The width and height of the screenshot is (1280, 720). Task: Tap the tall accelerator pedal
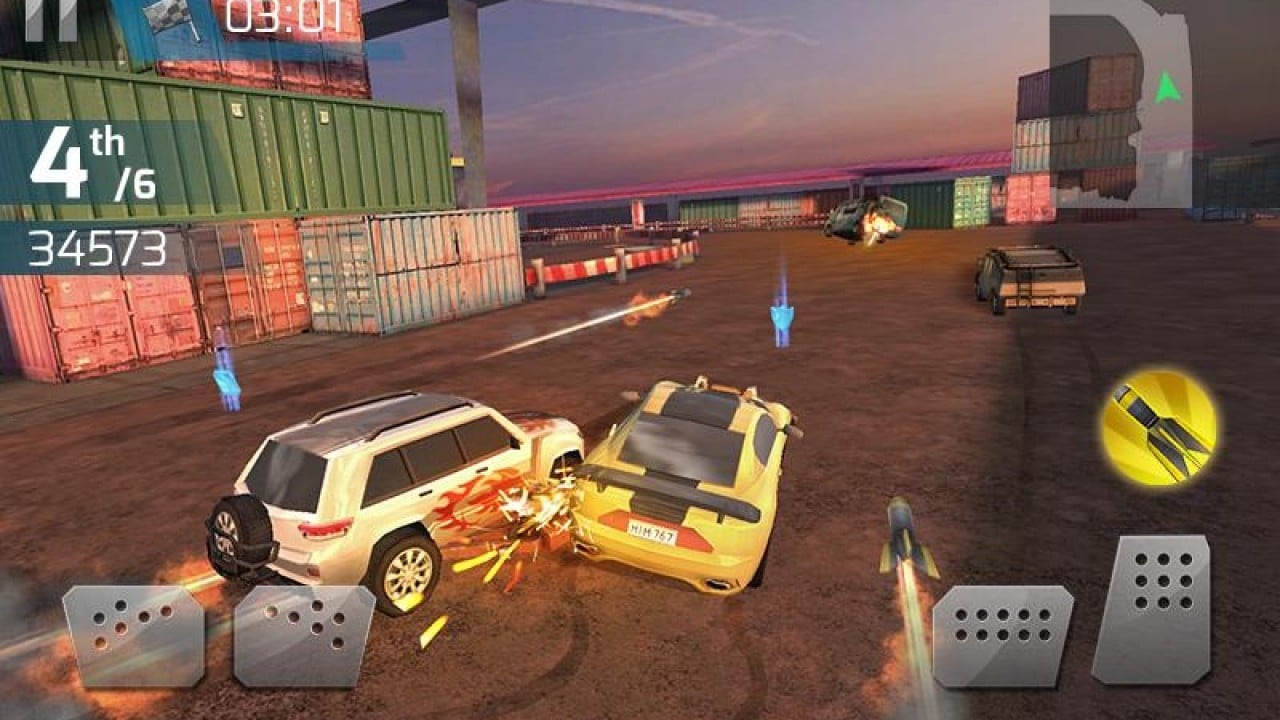coord(1151,609)
